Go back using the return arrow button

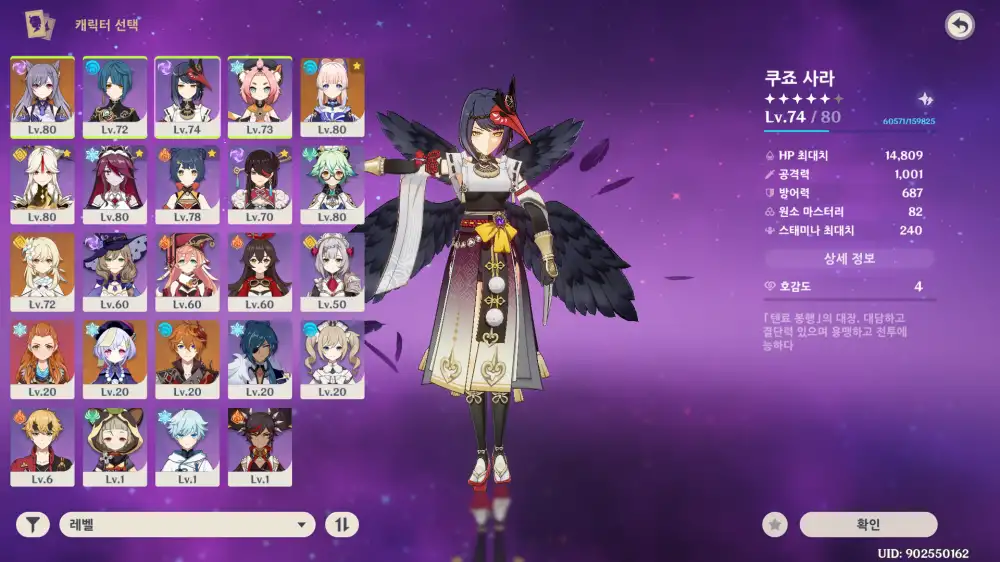(x=960, y=26)
